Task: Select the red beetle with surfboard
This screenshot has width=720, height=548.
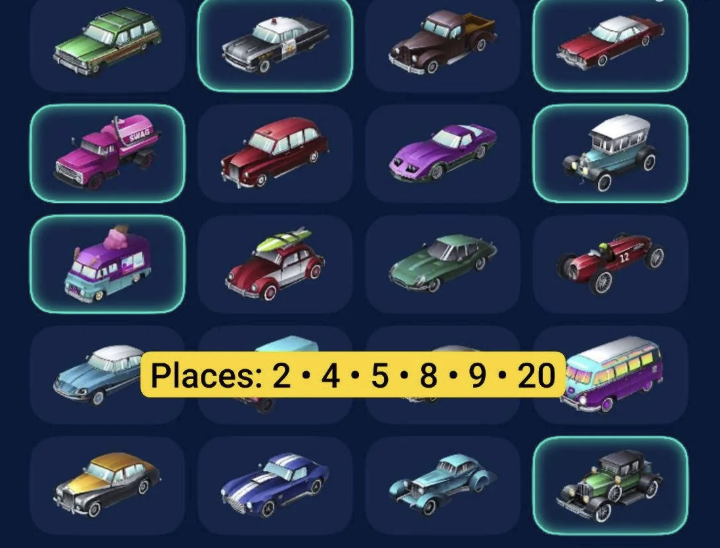Action: (x=274, y=264)
